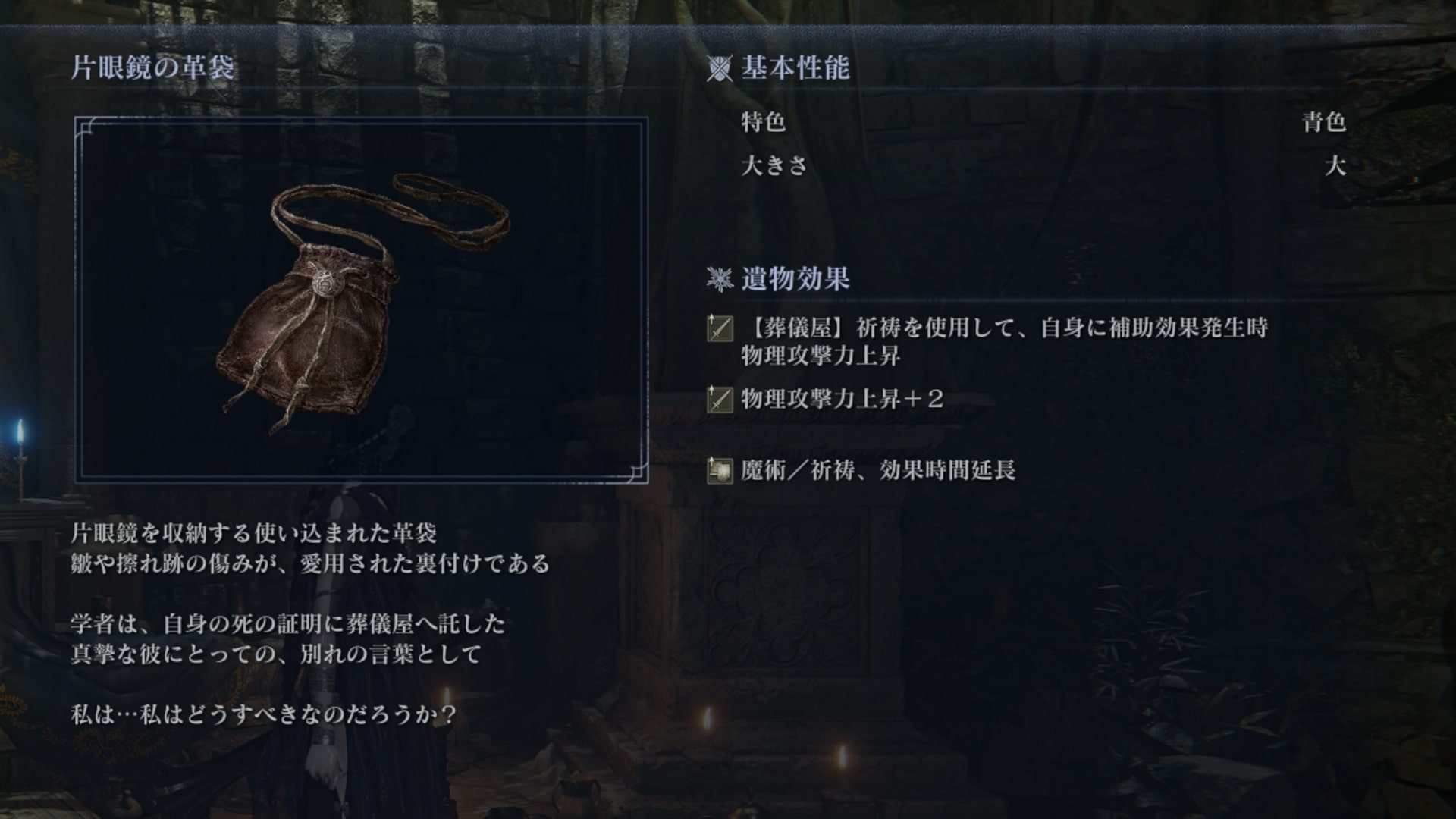Click the sword icon beside the 葬儀屋 effect
Image resolution: width=1456 pixels, height=819 pixels.
pyautogui.click(x=720, y=328)
